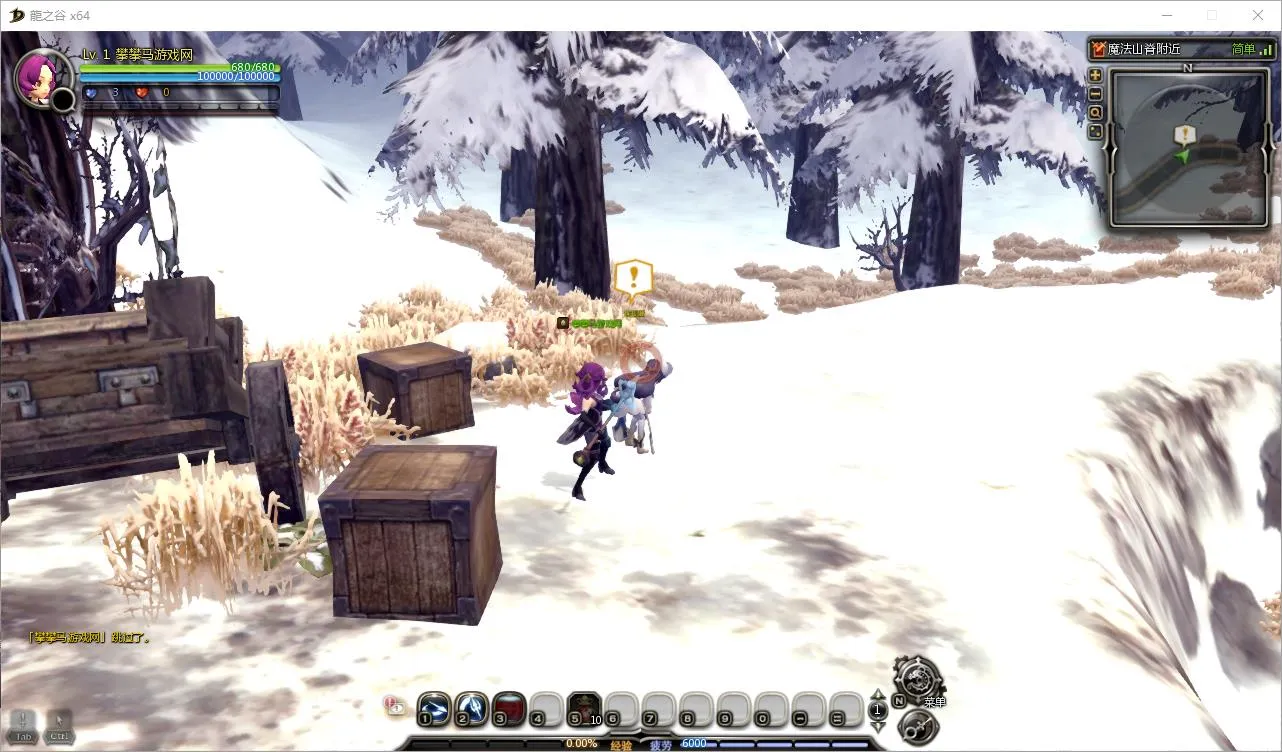Select the red potion in slot 3

coord(509,708)
